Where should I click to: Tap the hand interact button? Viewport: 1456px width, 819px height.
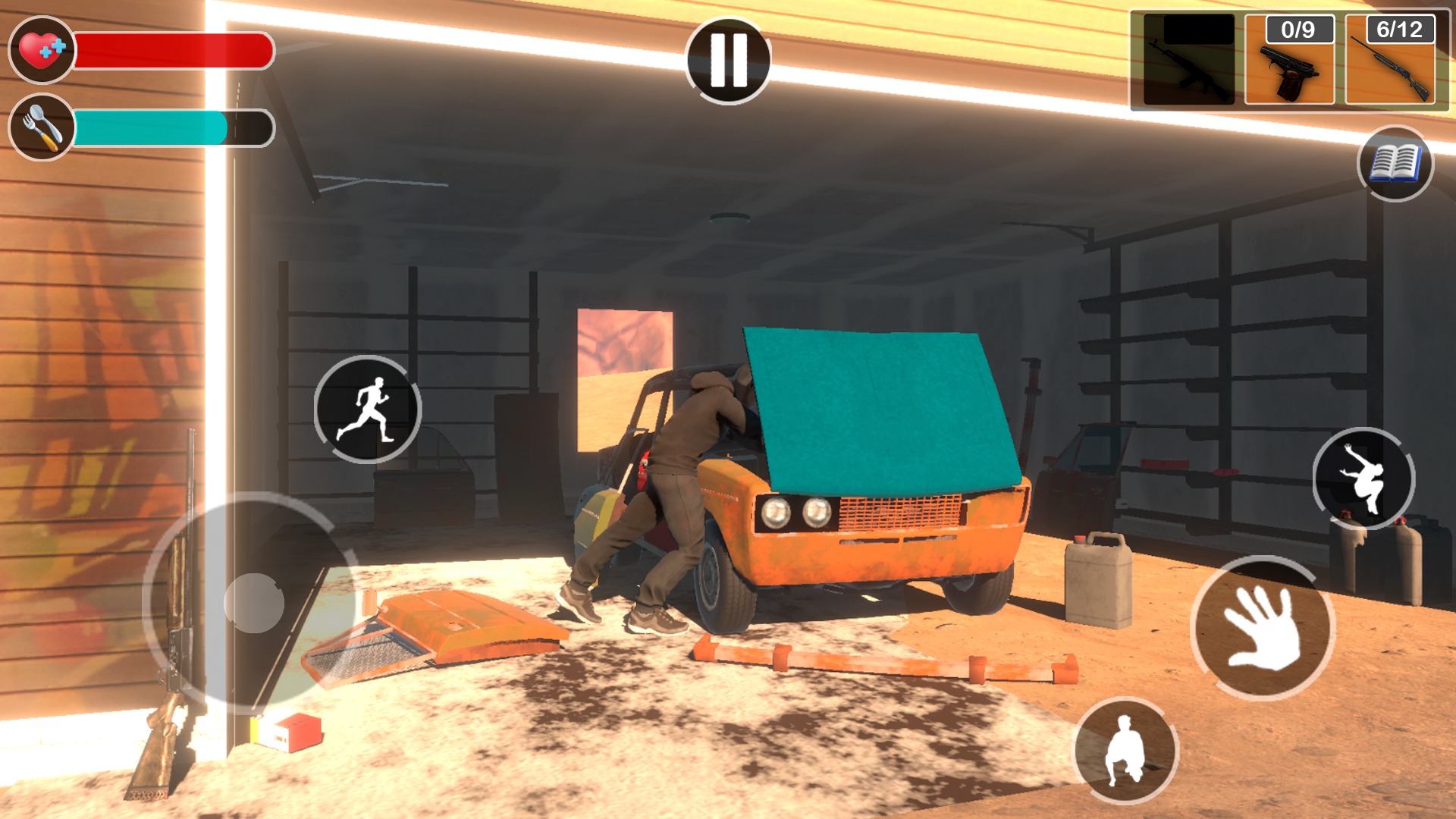1263,628
